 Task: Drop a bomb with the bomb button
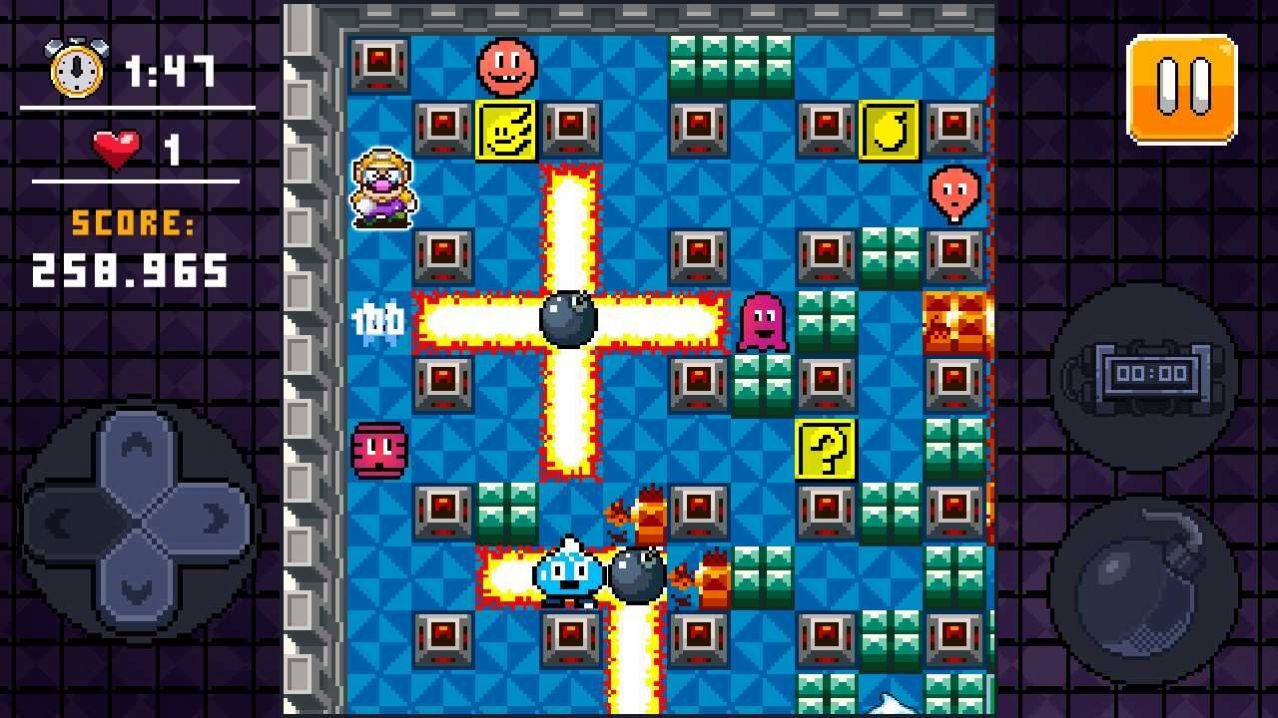pyautogui.click(x=1144, y=585)
